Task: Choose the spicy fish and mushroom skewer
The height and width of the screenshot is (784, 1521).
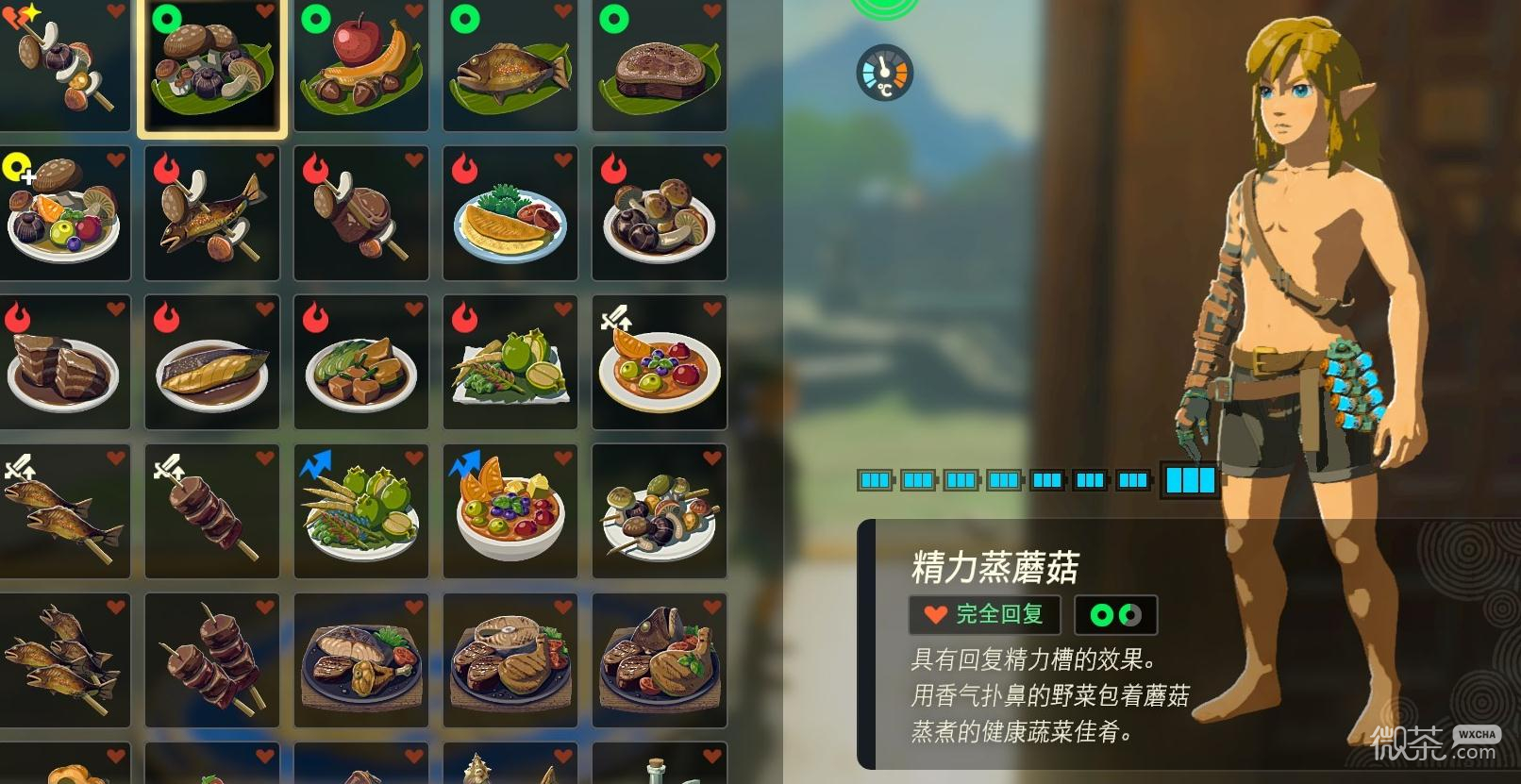Action: pos(212,214)
